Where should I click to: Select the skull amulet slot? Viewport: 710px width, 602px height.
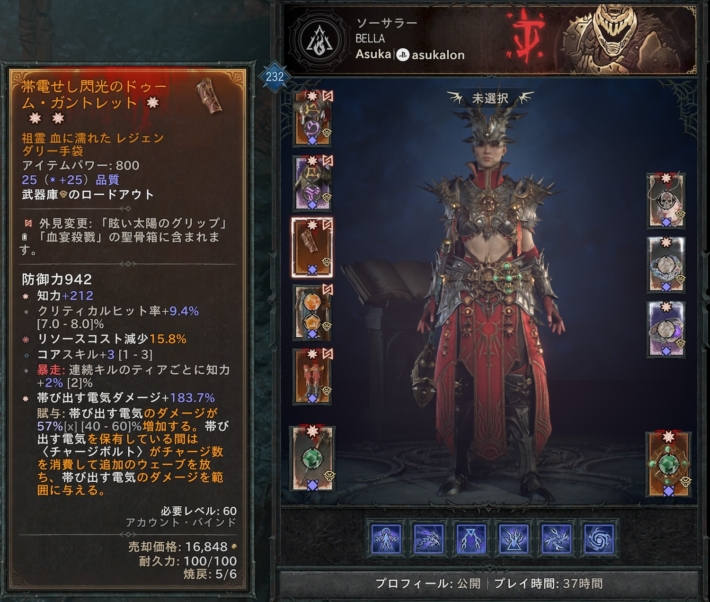click(x=665, y=201)
